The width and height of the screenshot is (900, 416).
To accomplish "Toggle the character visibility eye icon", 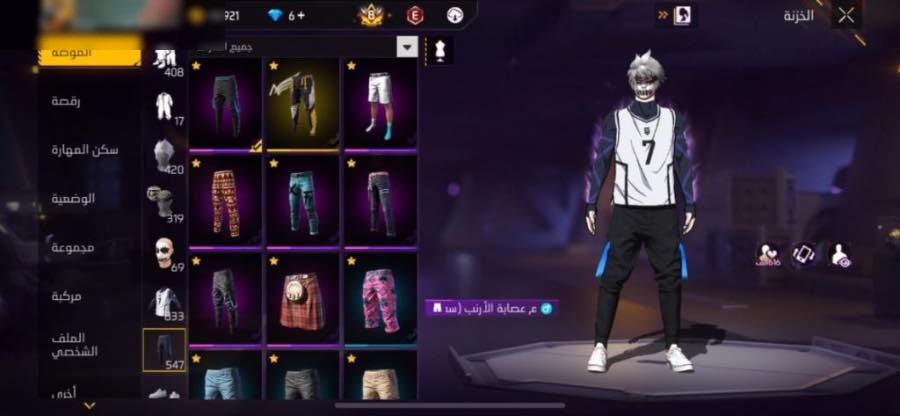I will click(841, 255).
